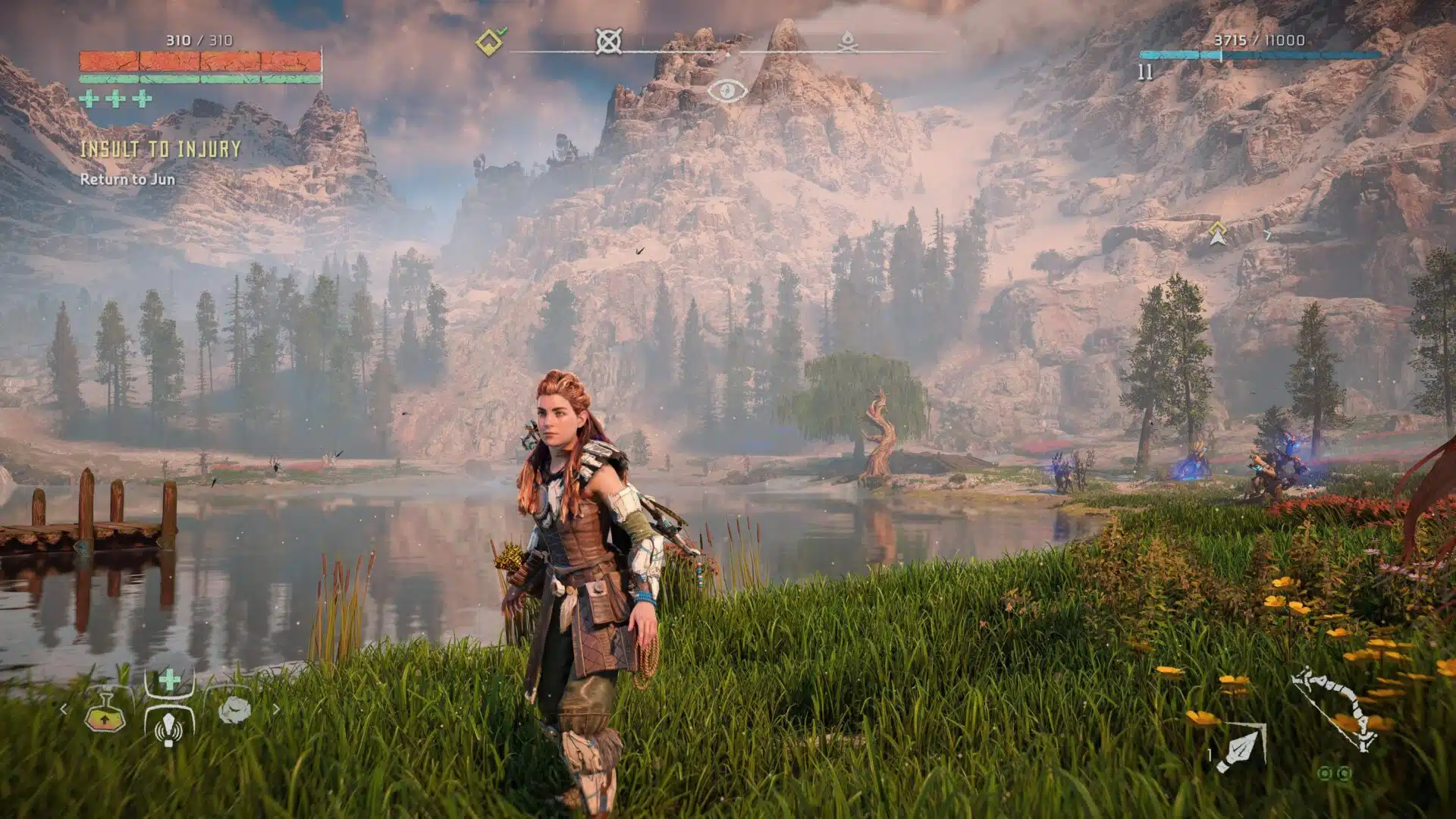Click the quest waypoint marker on the hillside
Screen dimensions: 1456x819
point(1217,234)
